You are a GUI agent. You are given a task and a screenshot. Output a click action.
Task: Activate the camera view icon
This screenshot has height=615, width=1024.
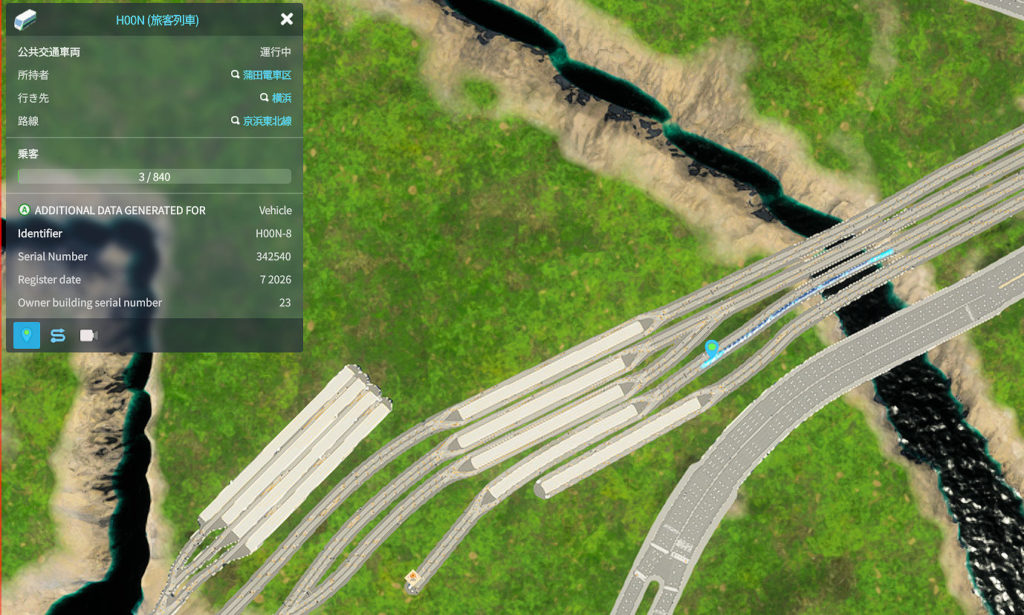click(x=88, y=335)
